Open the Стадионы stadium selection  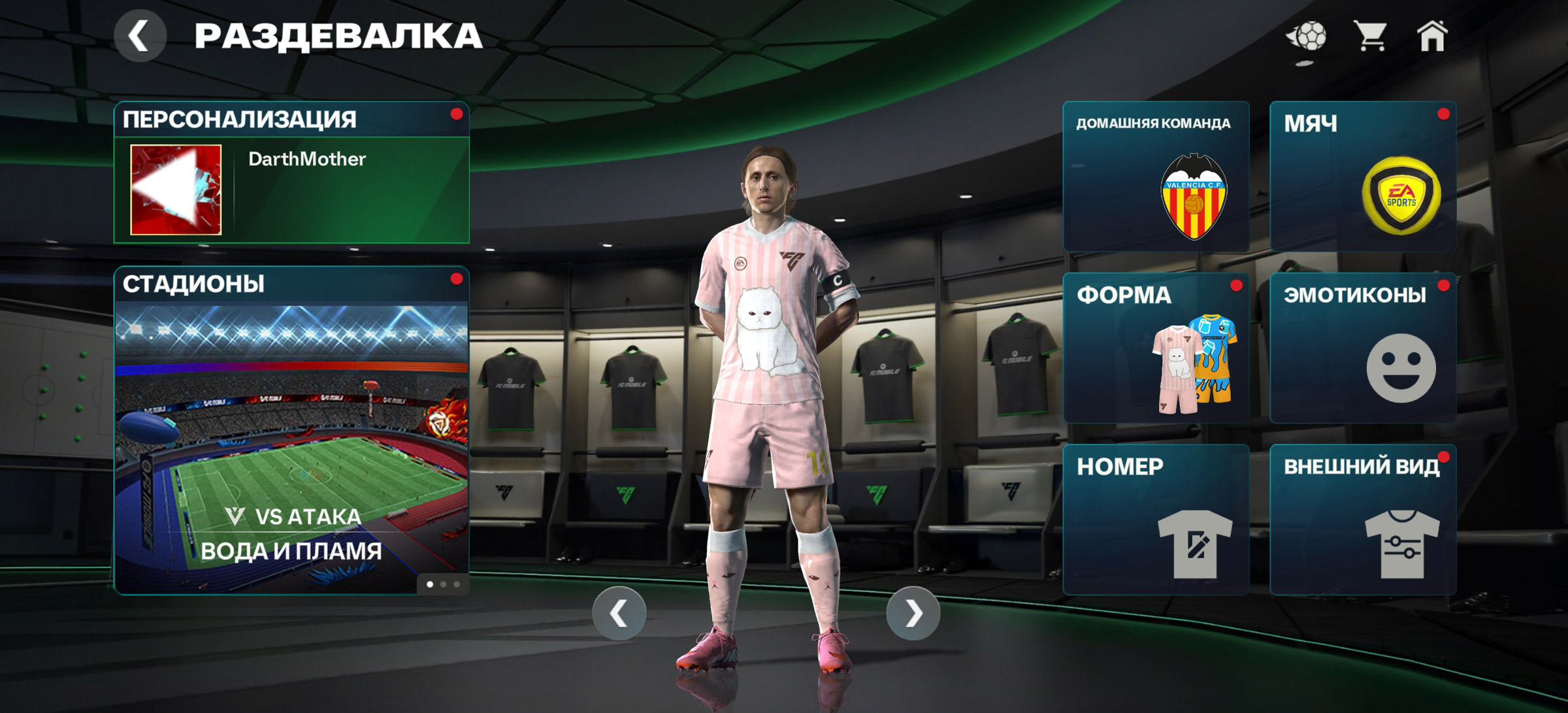[291, 431]
